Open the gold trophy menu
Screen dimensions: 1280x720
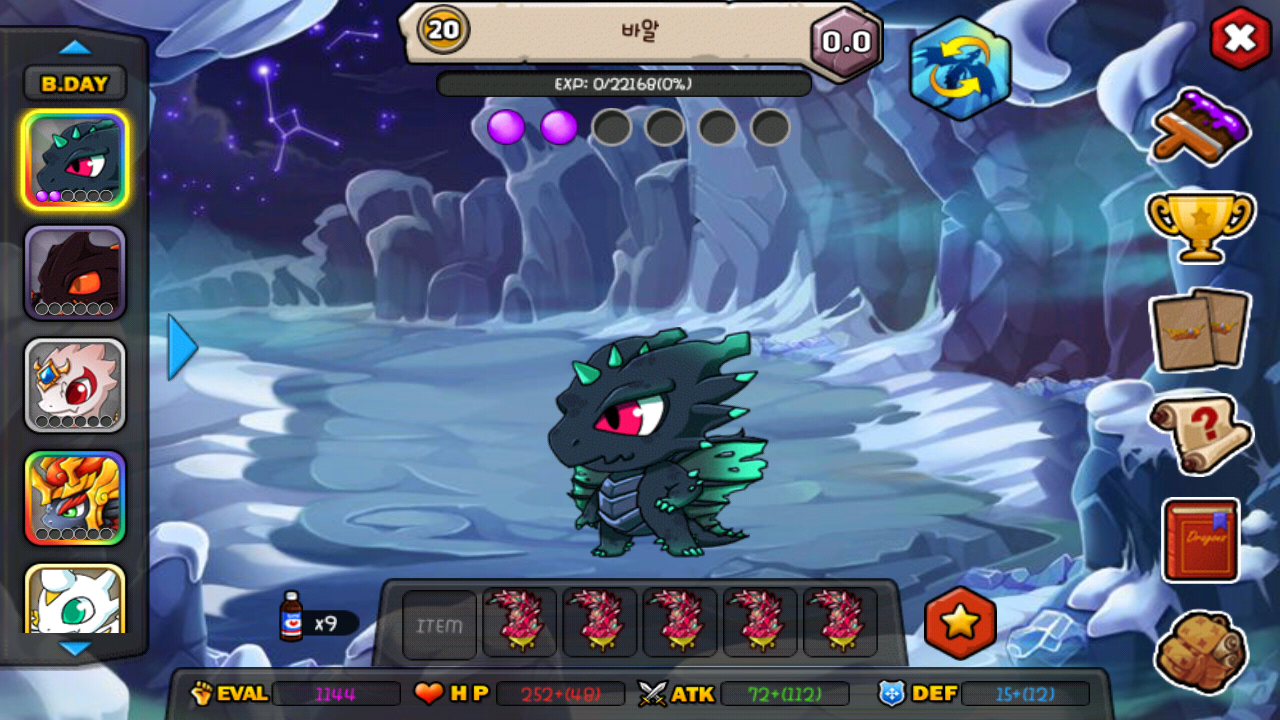pos(1200,226)
